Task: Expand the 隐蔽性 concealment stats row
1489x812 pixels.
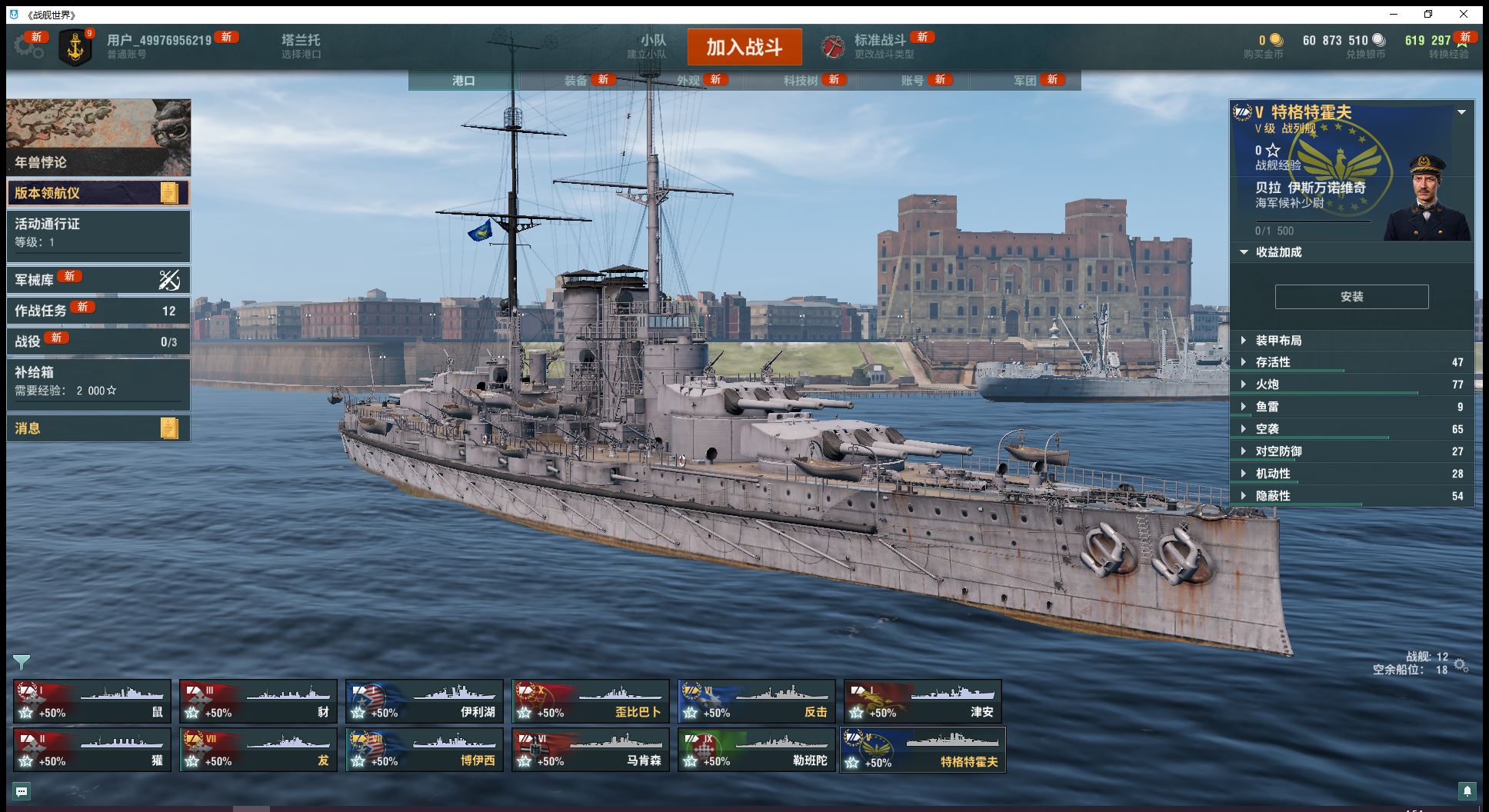Action: tap(1273, 496)
